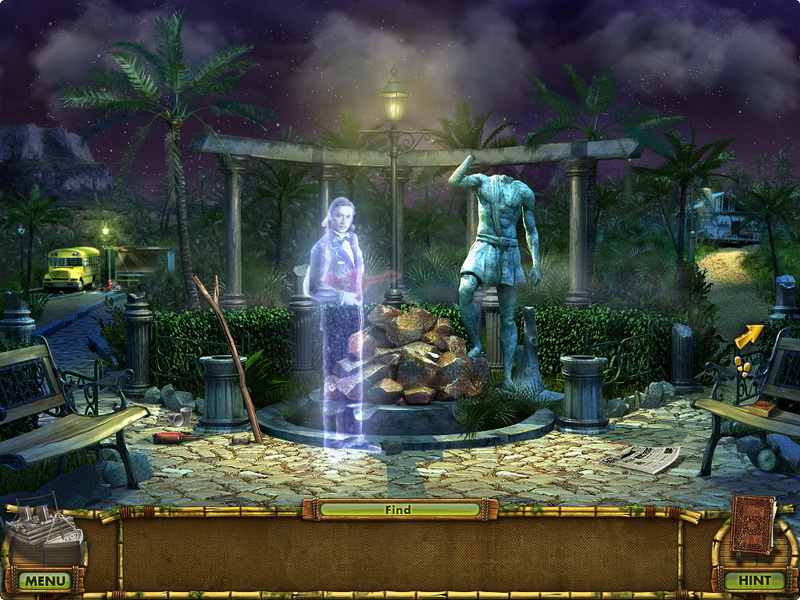Open the basket of papers above MENU
This screenshot has height=600, width=800.
(46, 532)
